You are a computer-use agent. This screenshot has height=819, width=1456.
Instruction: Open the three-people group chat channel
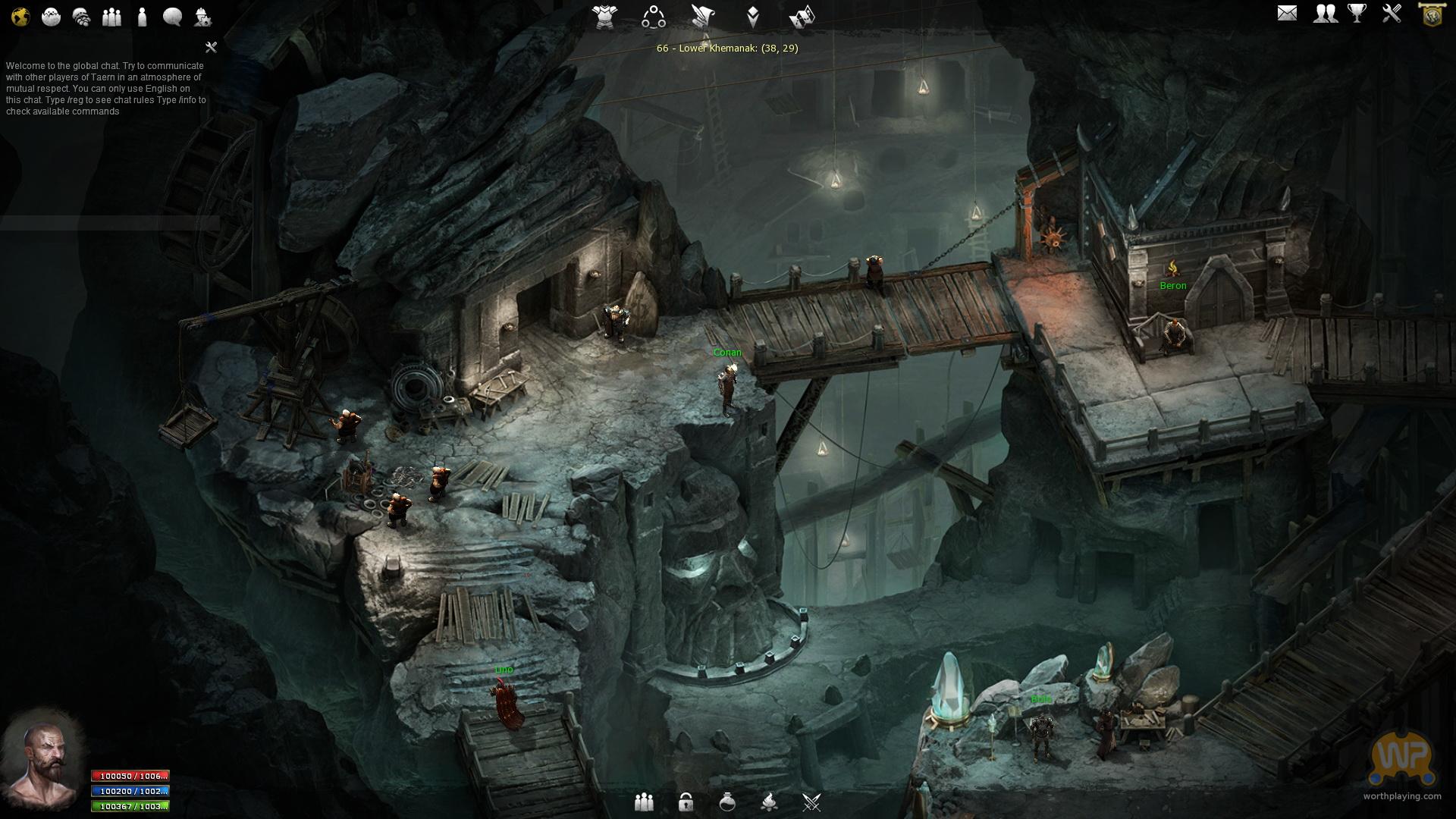(111, 17)
